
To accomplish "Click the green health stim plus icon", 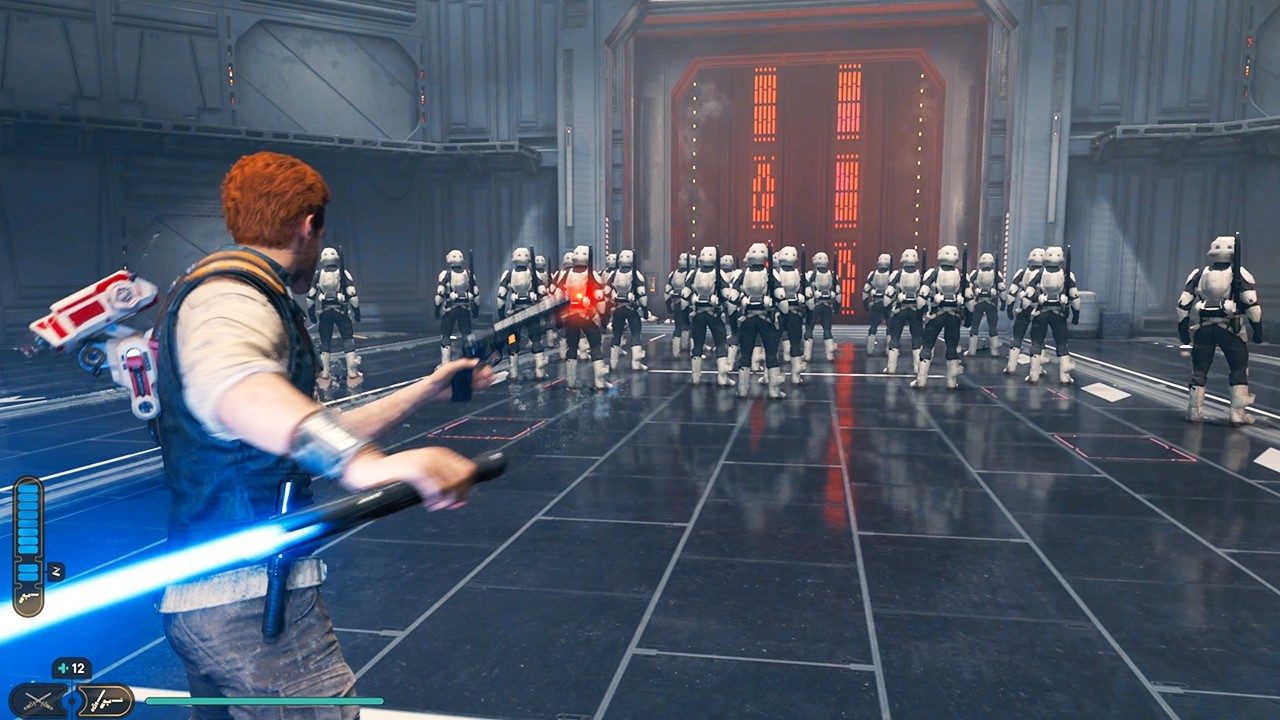I will pyautogui.click(x=63, y=667).
